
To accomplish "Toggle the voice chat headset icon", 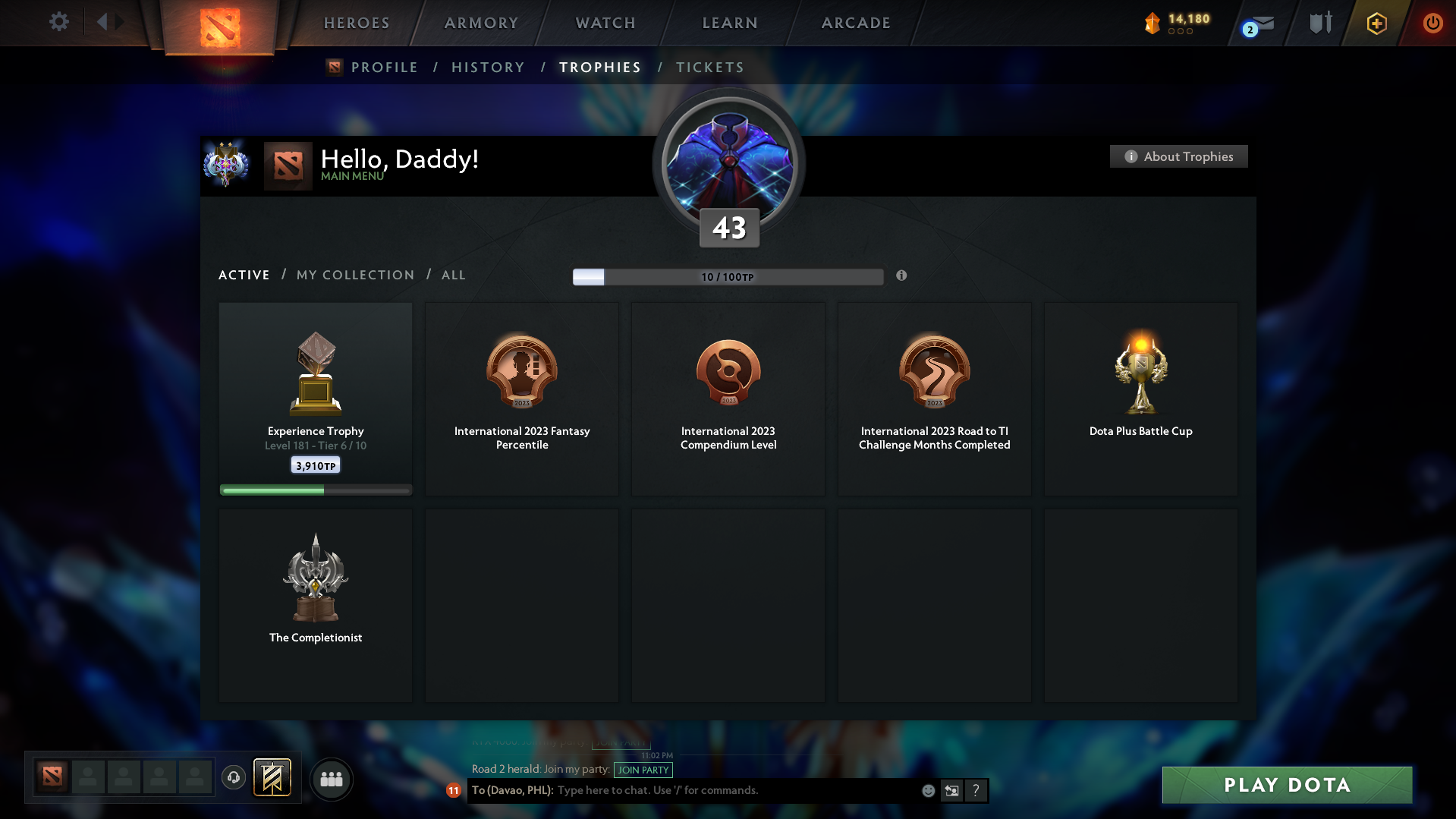I will tap(234, 778).
